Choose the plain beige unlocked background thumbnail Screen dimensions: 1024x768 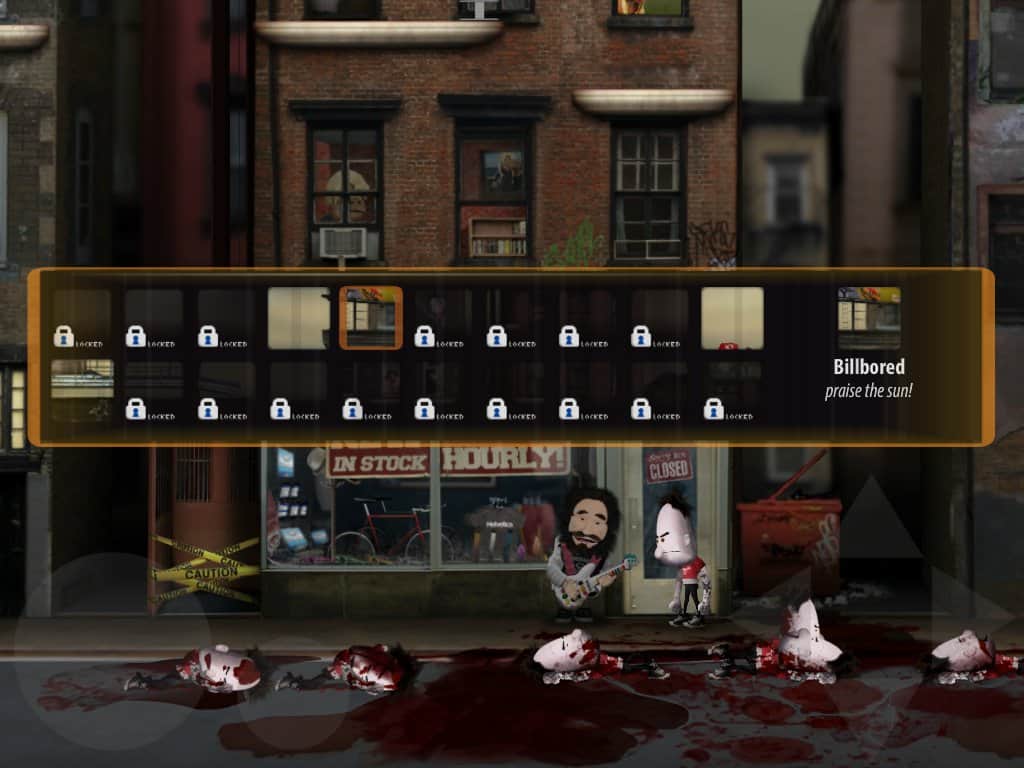tap(298, 318)
